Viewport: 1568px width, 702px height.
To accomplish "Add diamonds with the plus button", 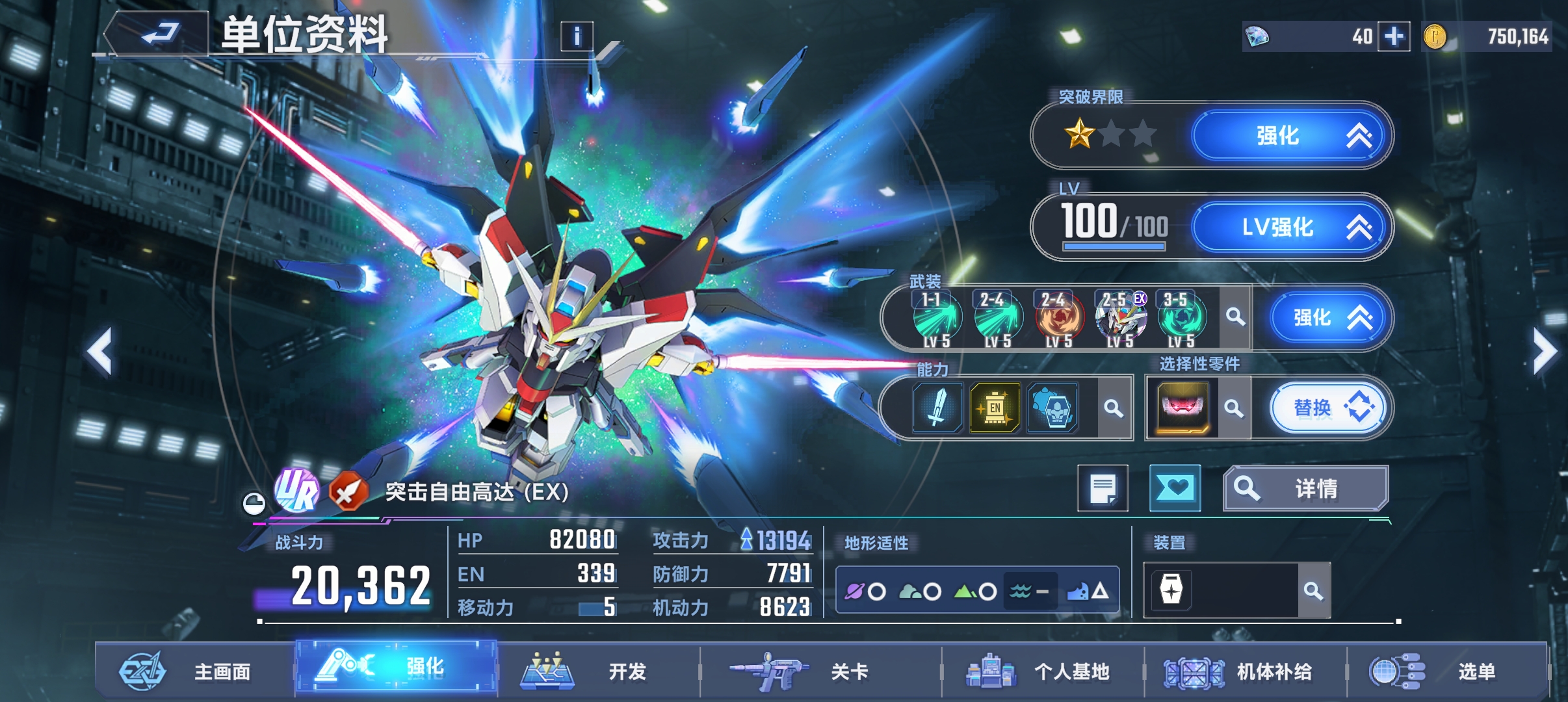I will 1394,36.
